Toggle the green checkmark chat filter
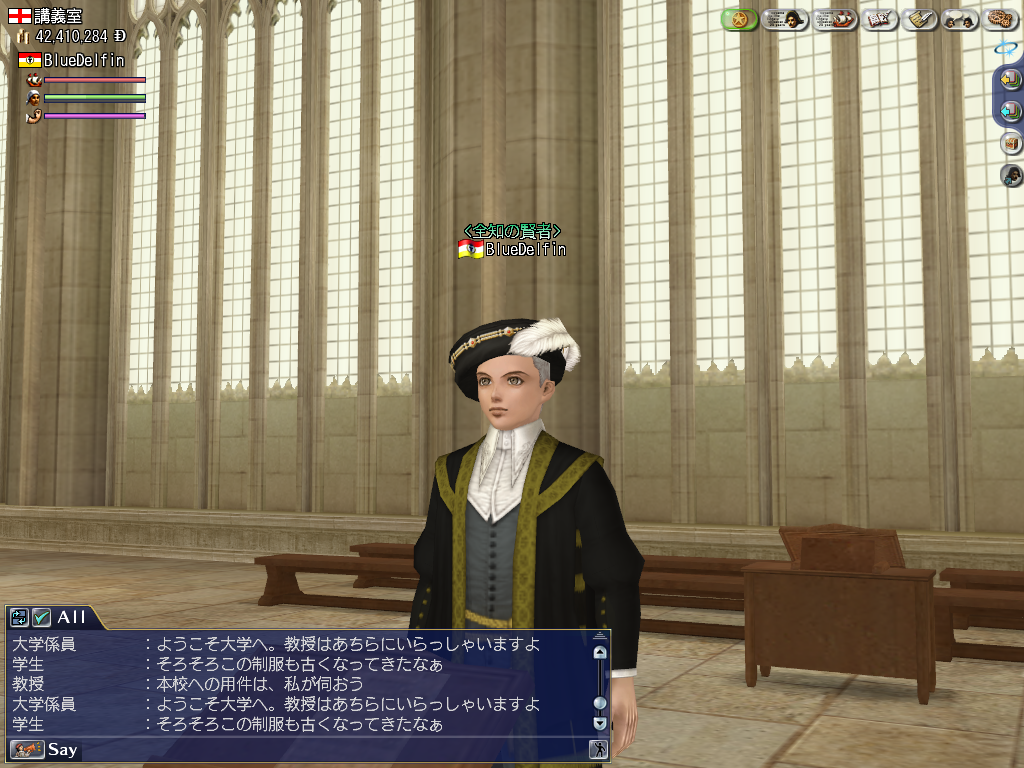Image resolution: width=1024 pixels, height=768 pixels. [x=41, y=617]
